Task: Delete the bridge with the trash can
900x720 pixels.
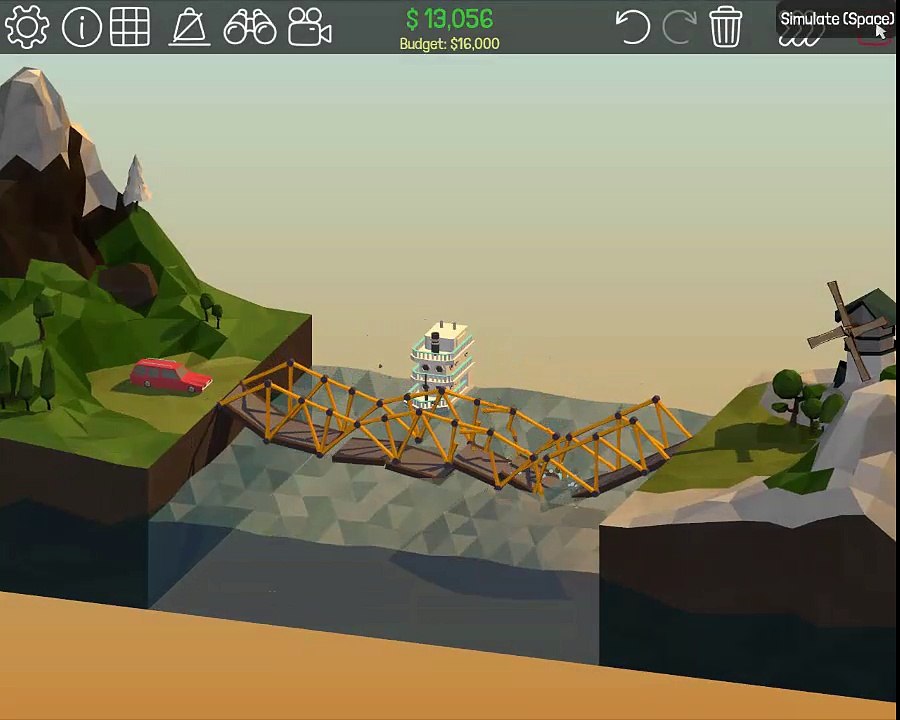Action: pyautogui.click(x=726, y=27)
